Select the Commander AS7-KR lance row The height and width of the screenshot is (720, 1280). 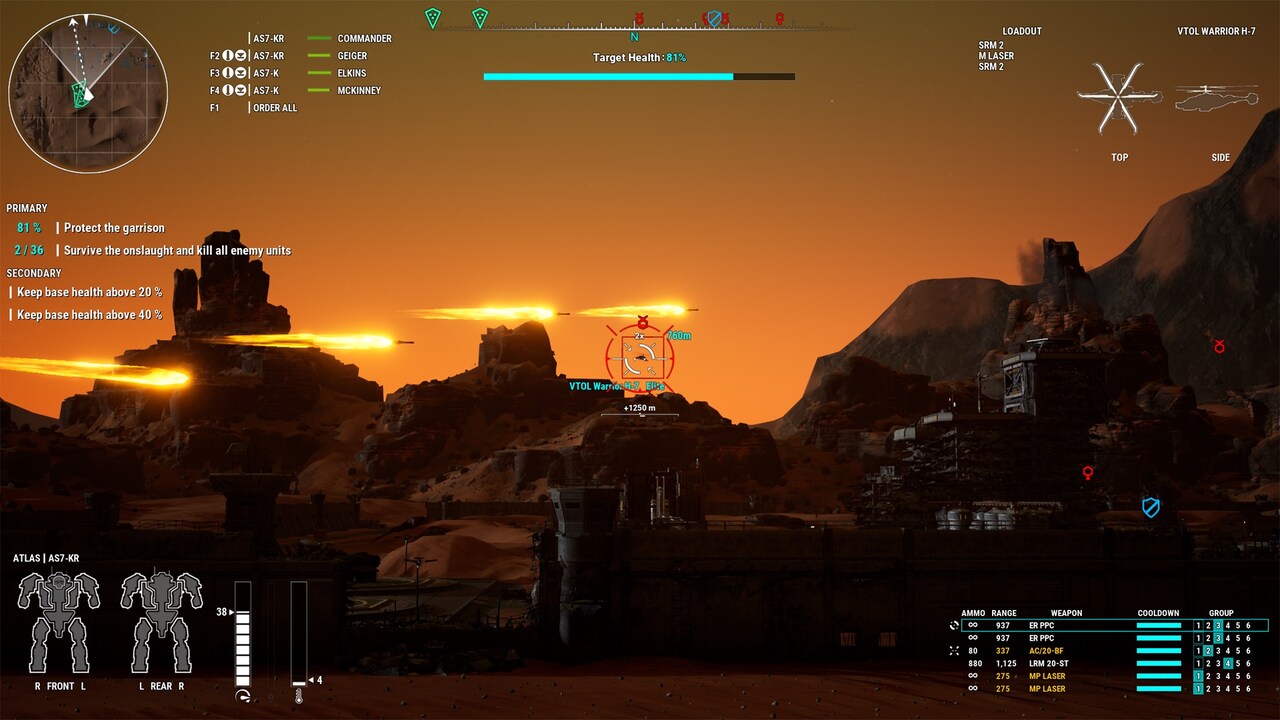tap(320, 39)
